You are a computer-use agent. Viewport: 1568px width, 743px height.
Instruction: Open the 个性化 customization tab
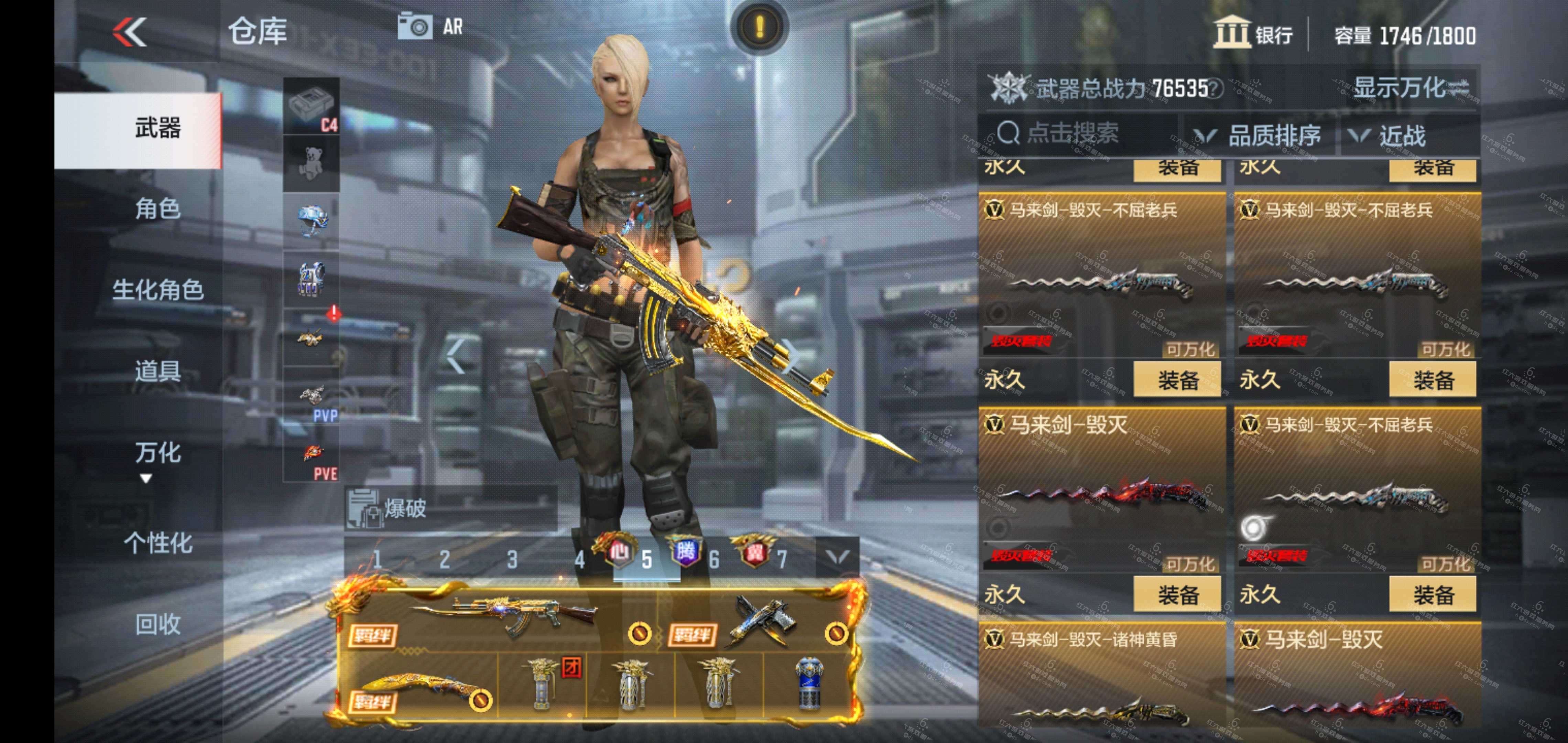[x=157, y=543]
